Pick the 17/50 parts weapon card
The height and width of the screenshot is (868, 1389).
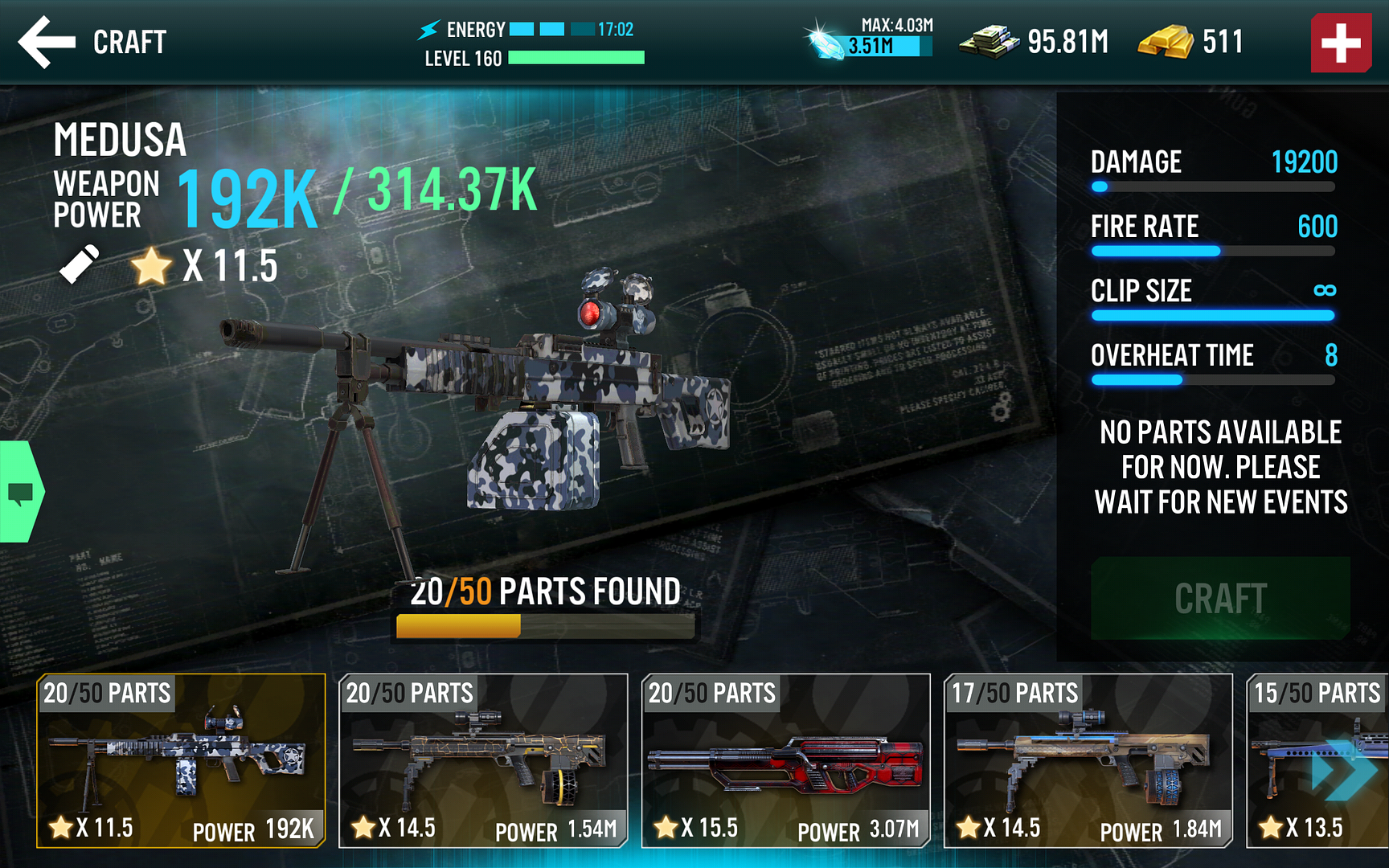(1088, 760)
